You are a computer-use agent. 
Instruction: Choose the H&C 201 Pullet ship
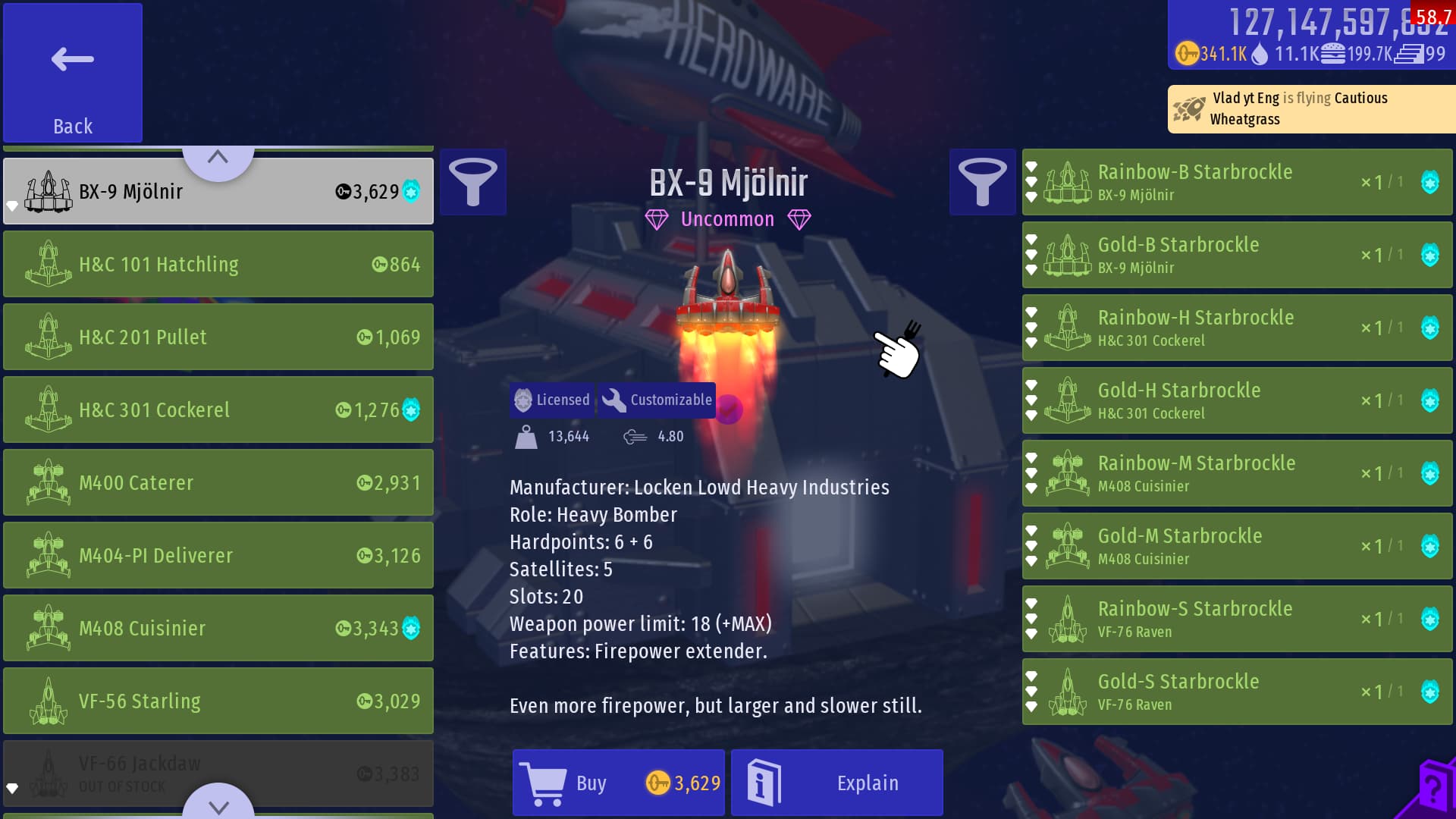218,337
